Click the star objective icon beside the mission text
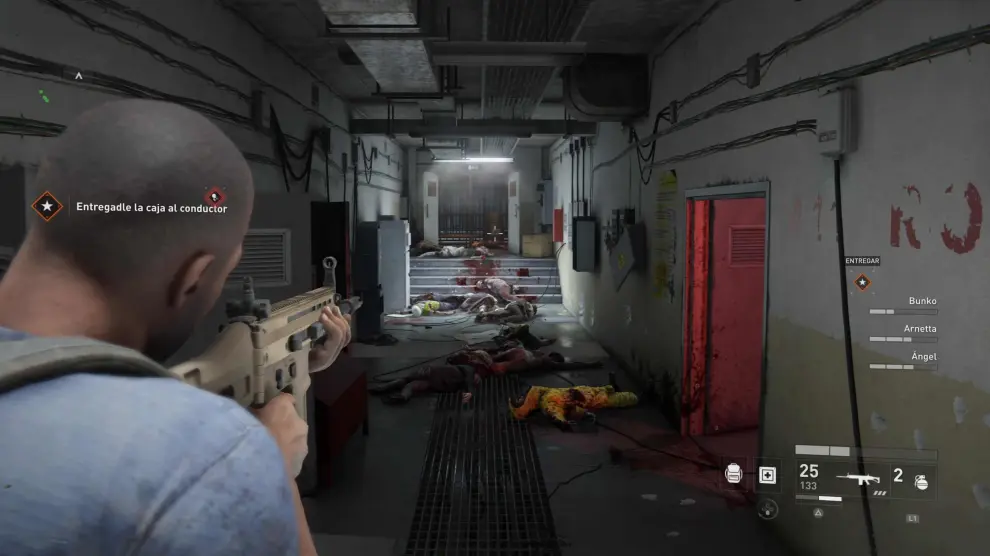This screenshot has width=990, height=556. tap(46, 206)
